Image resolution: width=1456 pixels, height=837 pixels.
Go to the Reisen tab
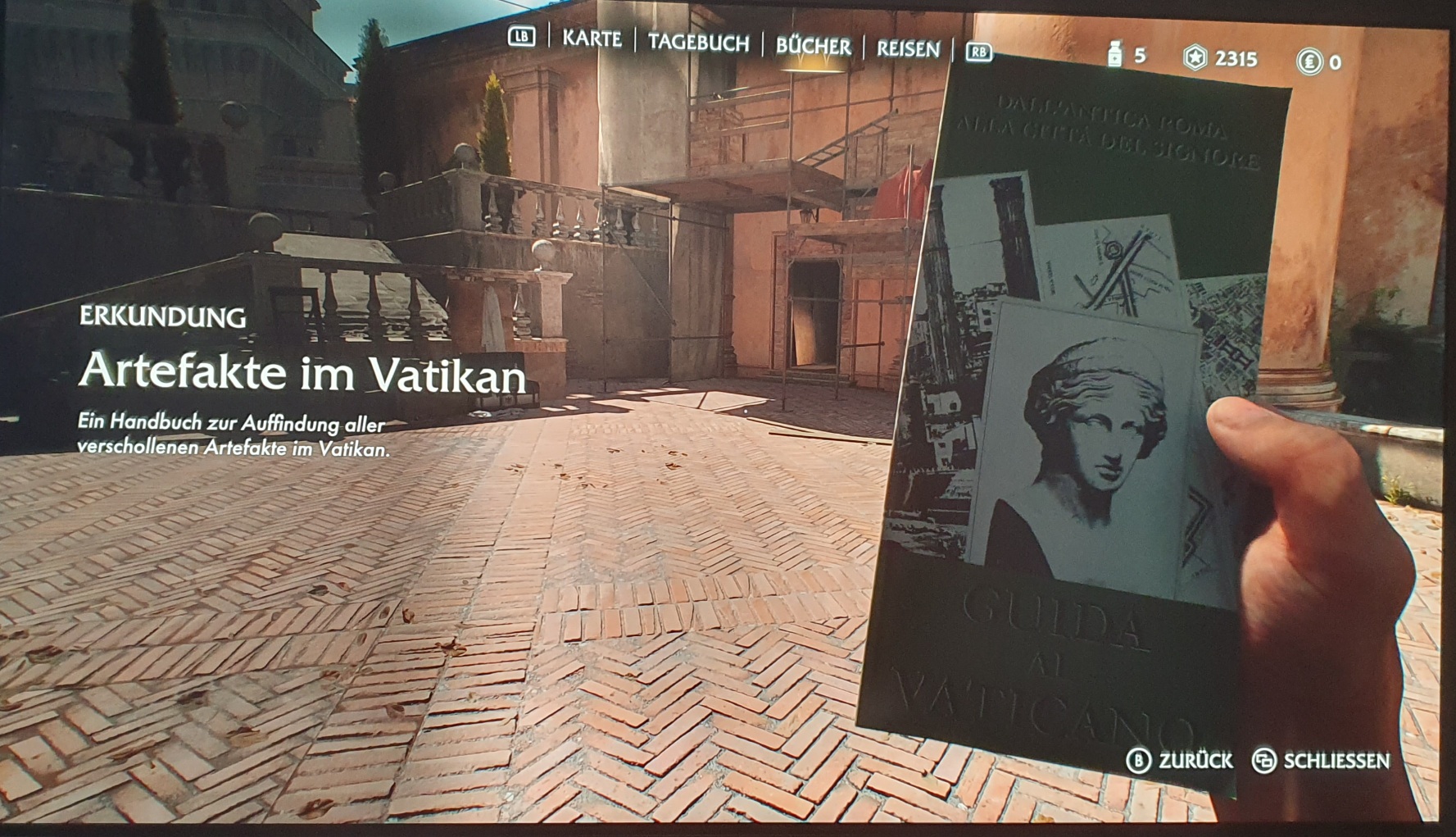tap(908, 49)
